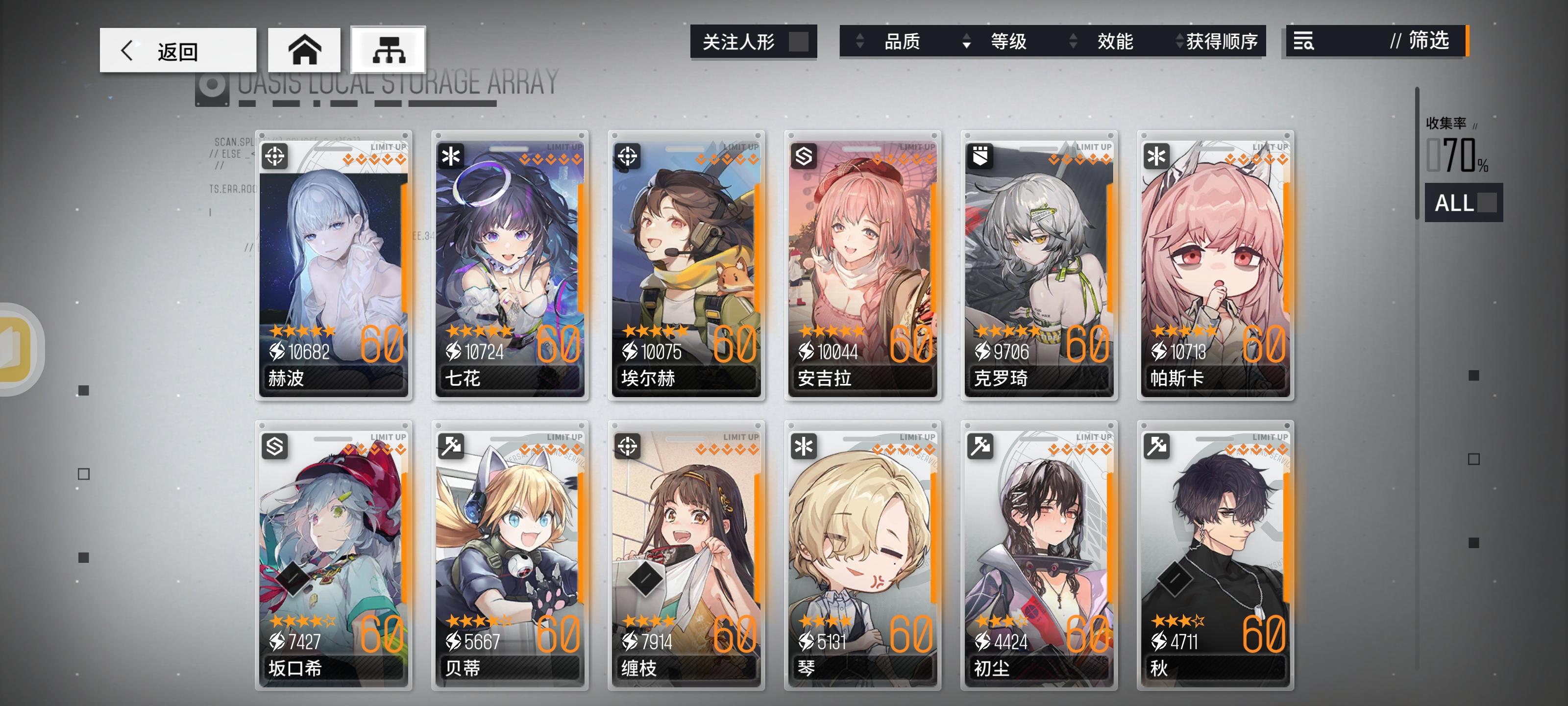Toggle the ALL checkbox near collection rate

1487,203
